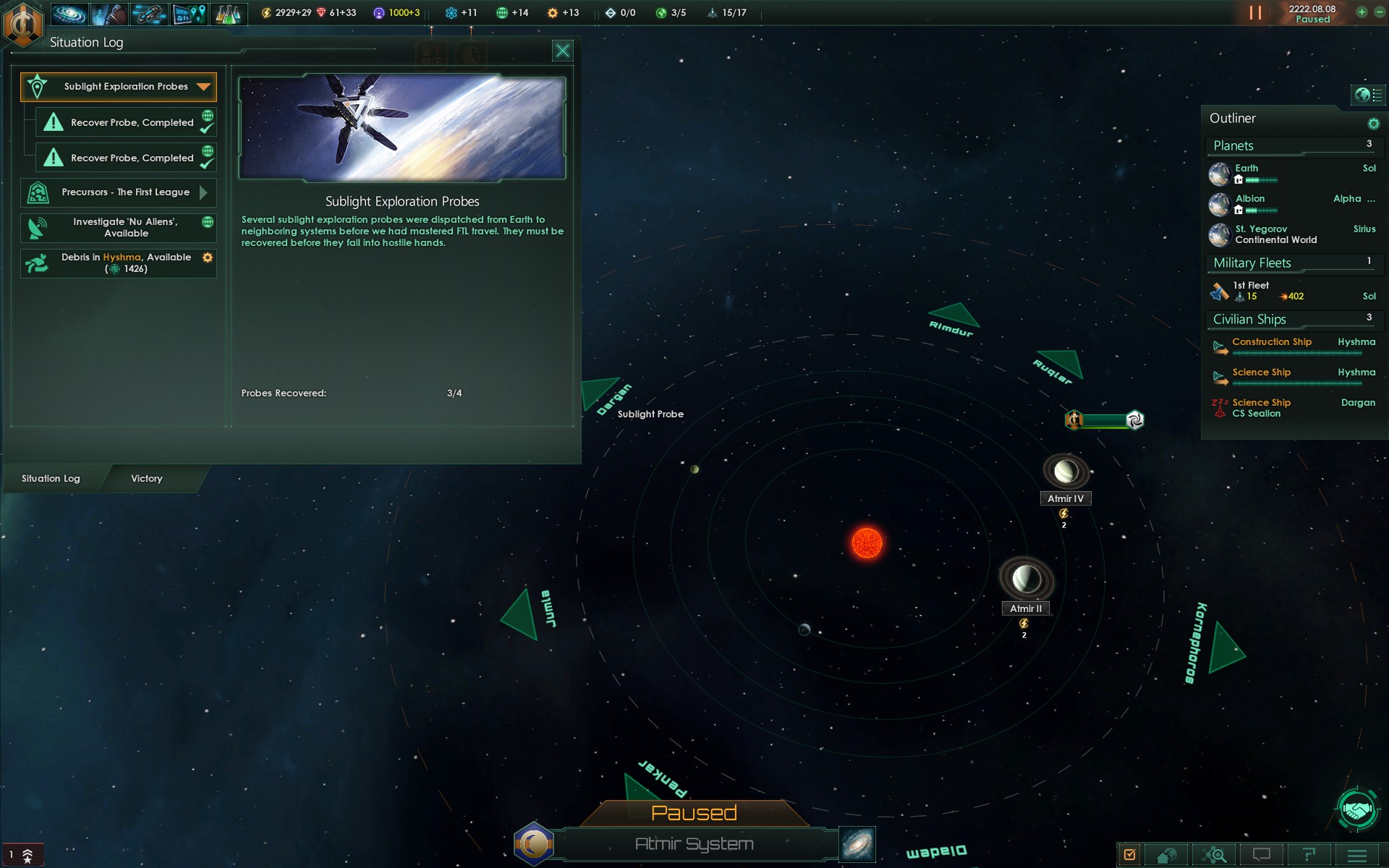Open the Debris in Hyshma entry
The width and height of the screenshot is (1389, 868).
[x=119, y=263]
